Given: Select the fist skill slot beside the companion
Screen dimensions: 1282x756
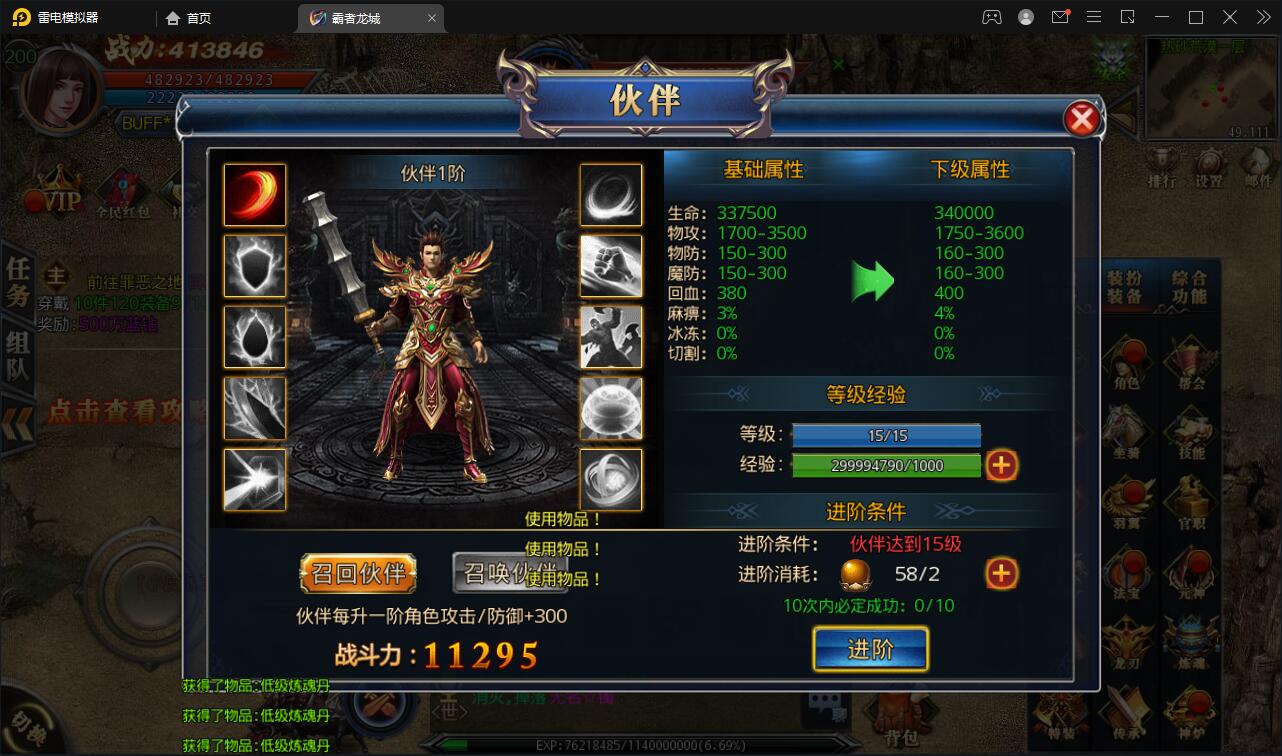Looking at the screenshot, I should pos(611,266).
